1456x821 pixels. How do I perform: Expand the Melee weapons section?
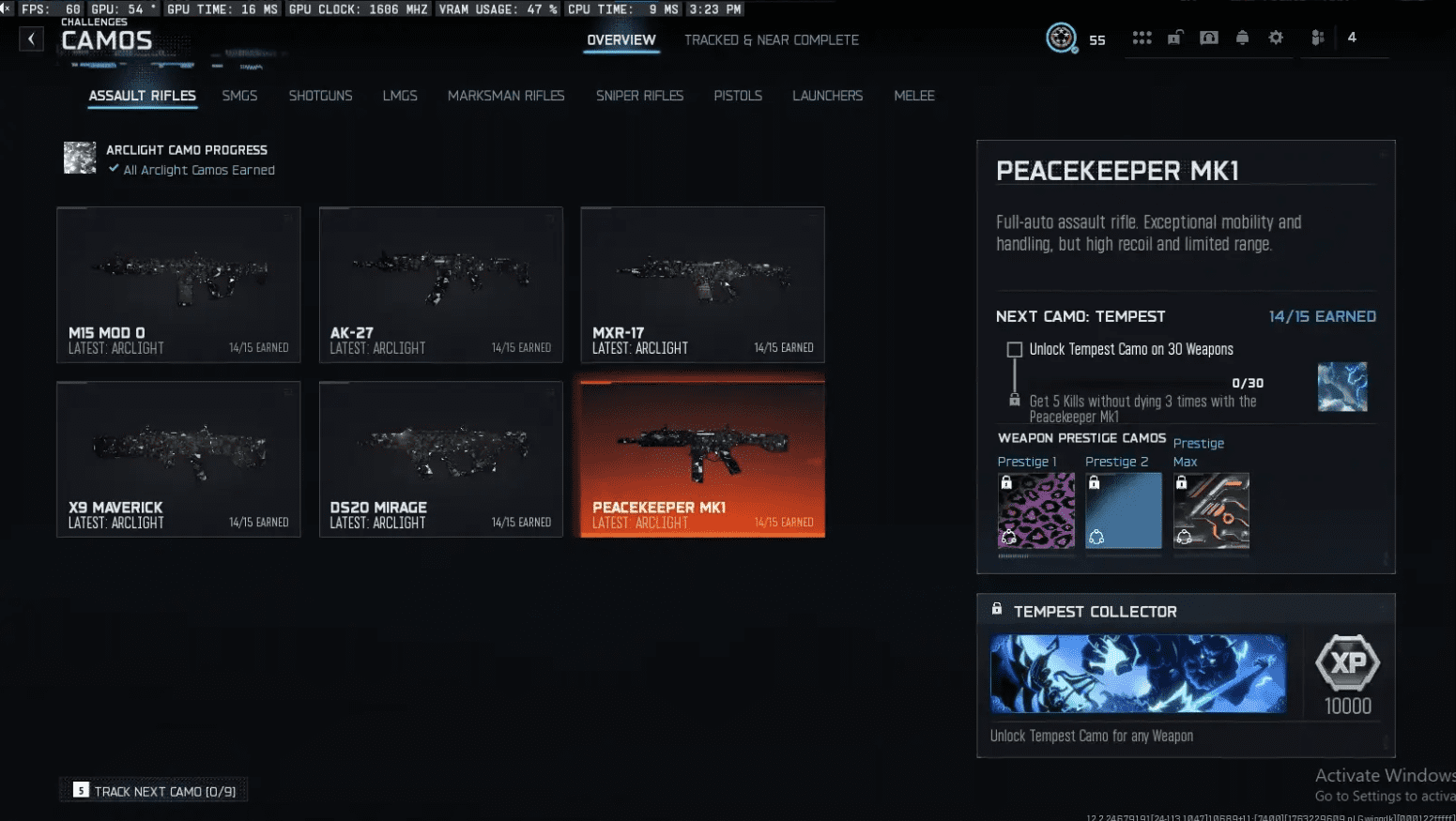[914, 96]
